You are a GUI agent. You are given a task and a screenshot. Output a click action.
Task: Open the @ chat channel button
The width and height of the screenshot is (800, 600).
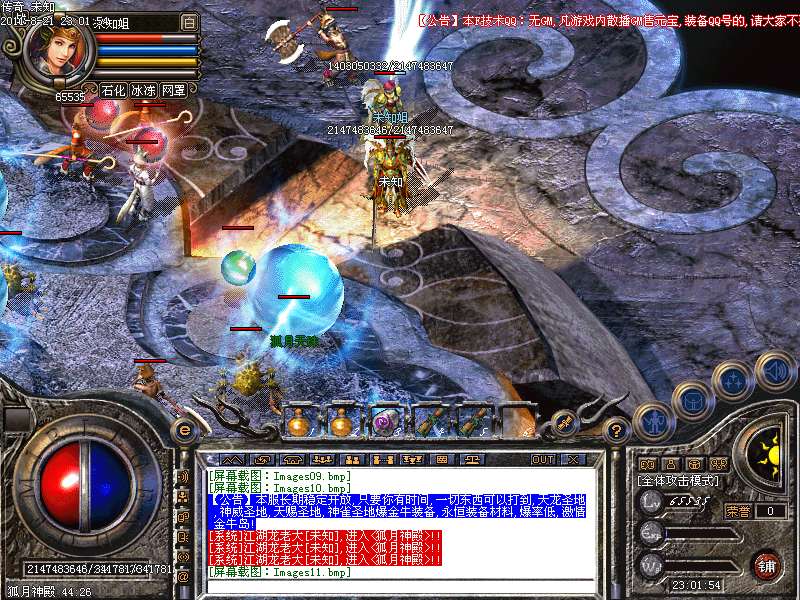[183, 577]
